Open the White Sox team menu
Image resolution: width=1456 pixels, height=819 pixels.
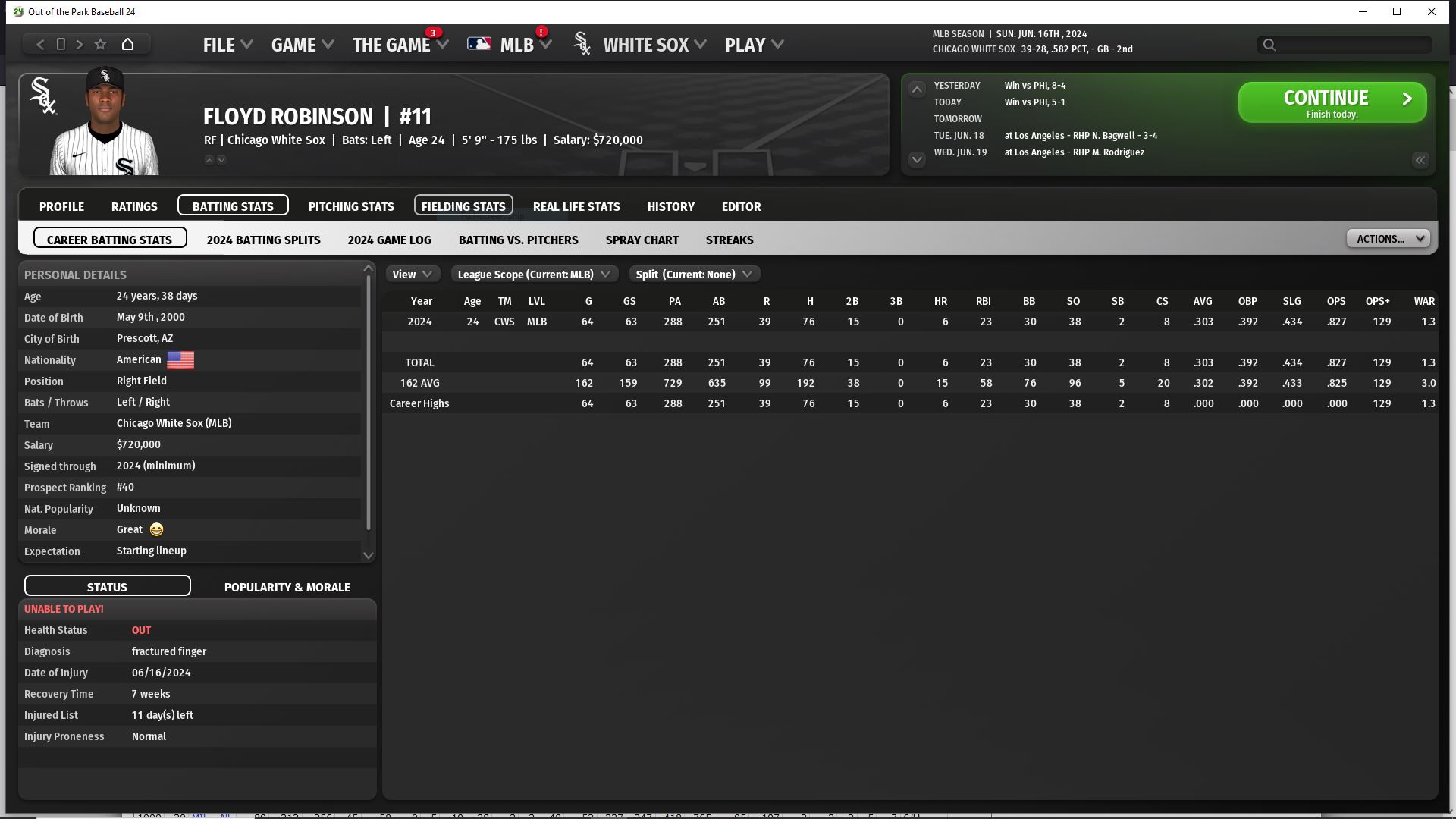tap(654, 45)
